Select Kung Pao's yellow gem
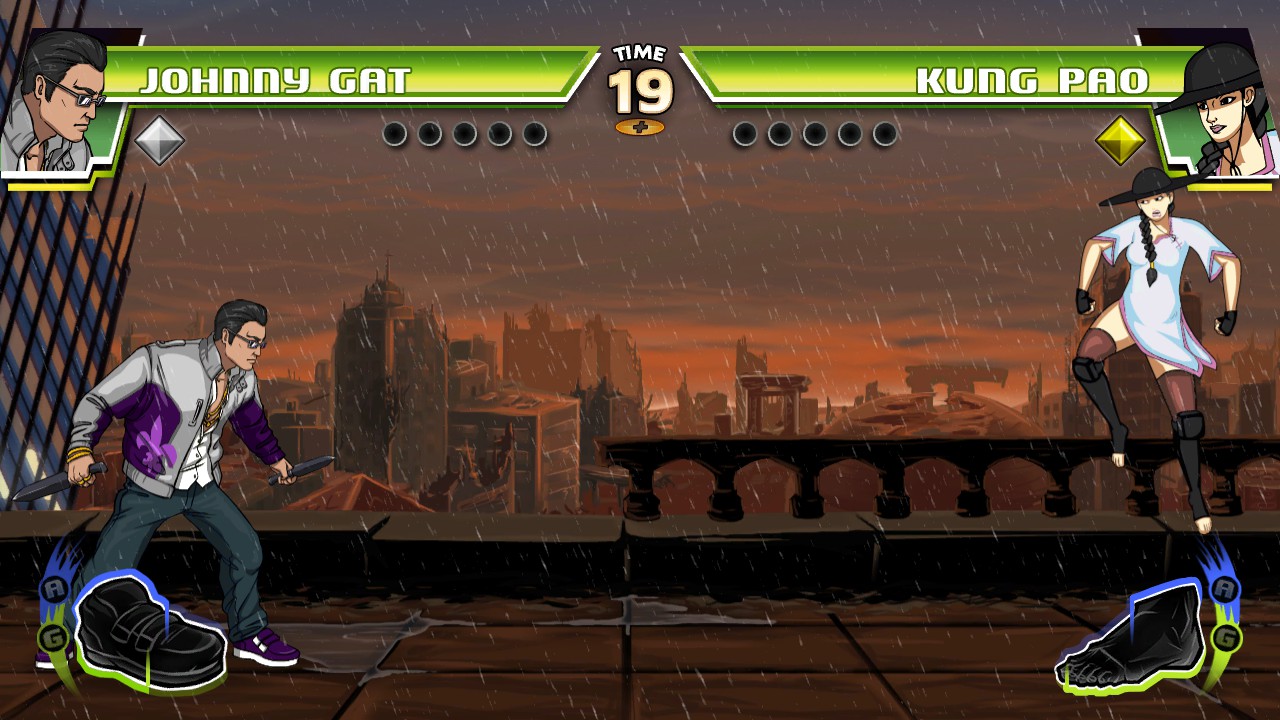1280x720 pixels. click(x=1120, y=138)
